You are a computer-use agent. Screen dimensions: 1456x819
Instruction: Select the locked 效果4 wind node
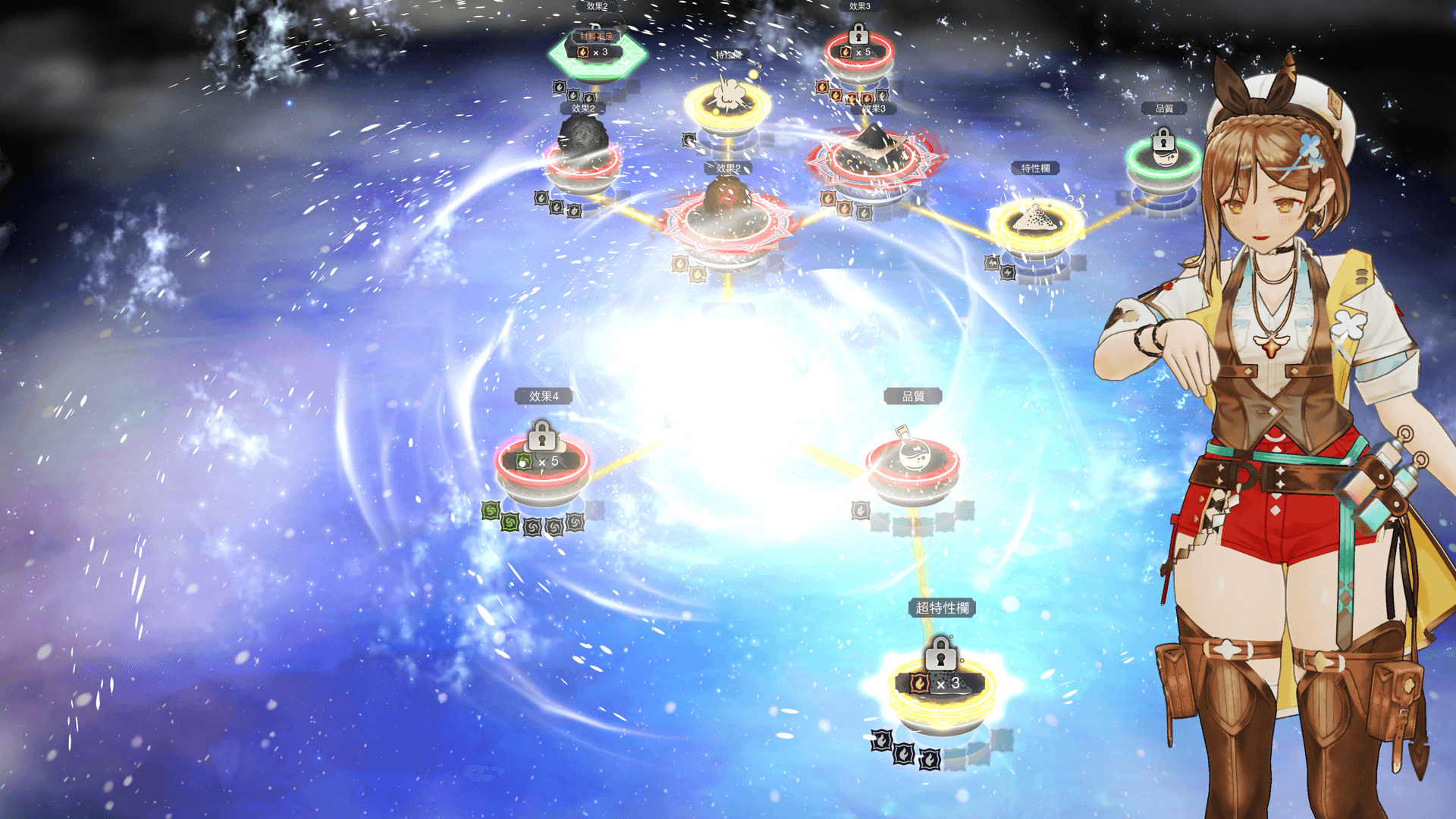pos(542,460)
